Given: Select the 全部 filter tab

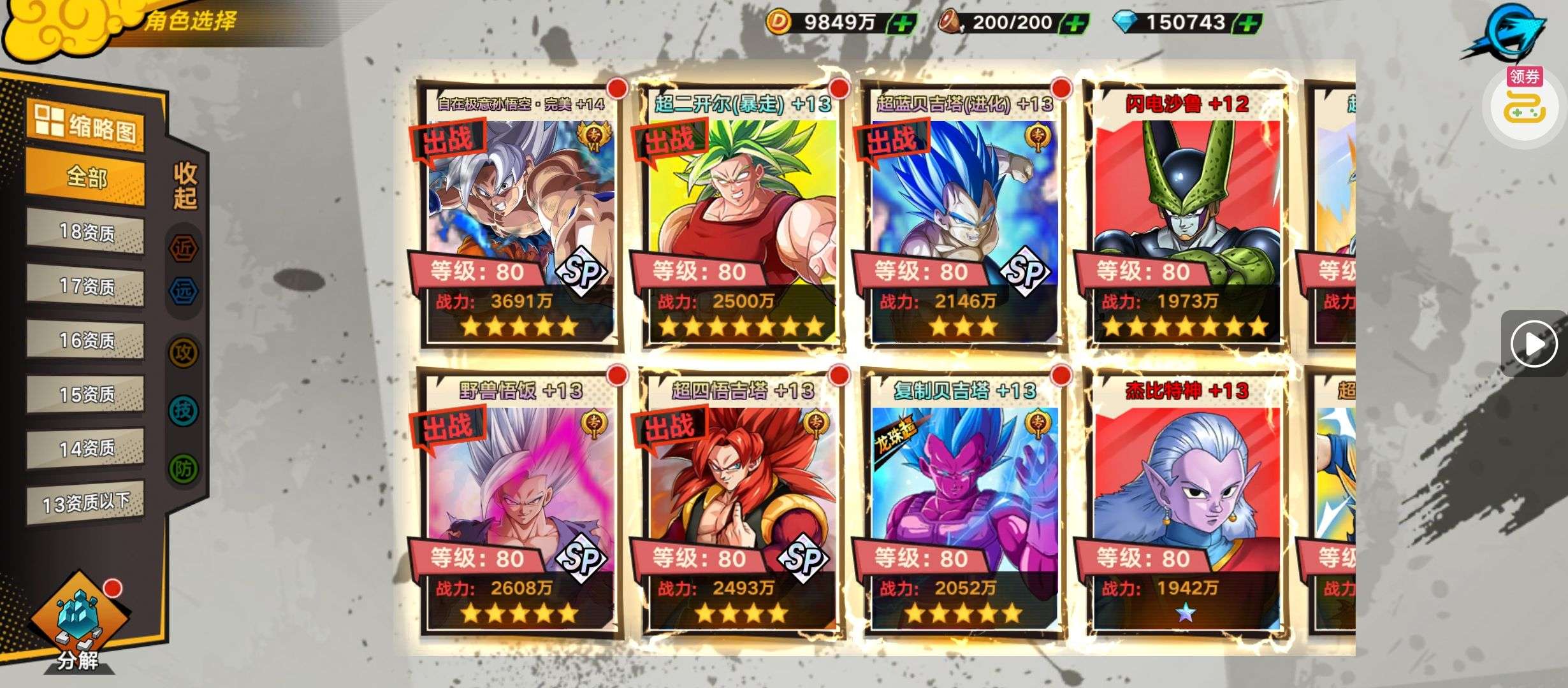Looking at the screenshot, I should [85, 178].
